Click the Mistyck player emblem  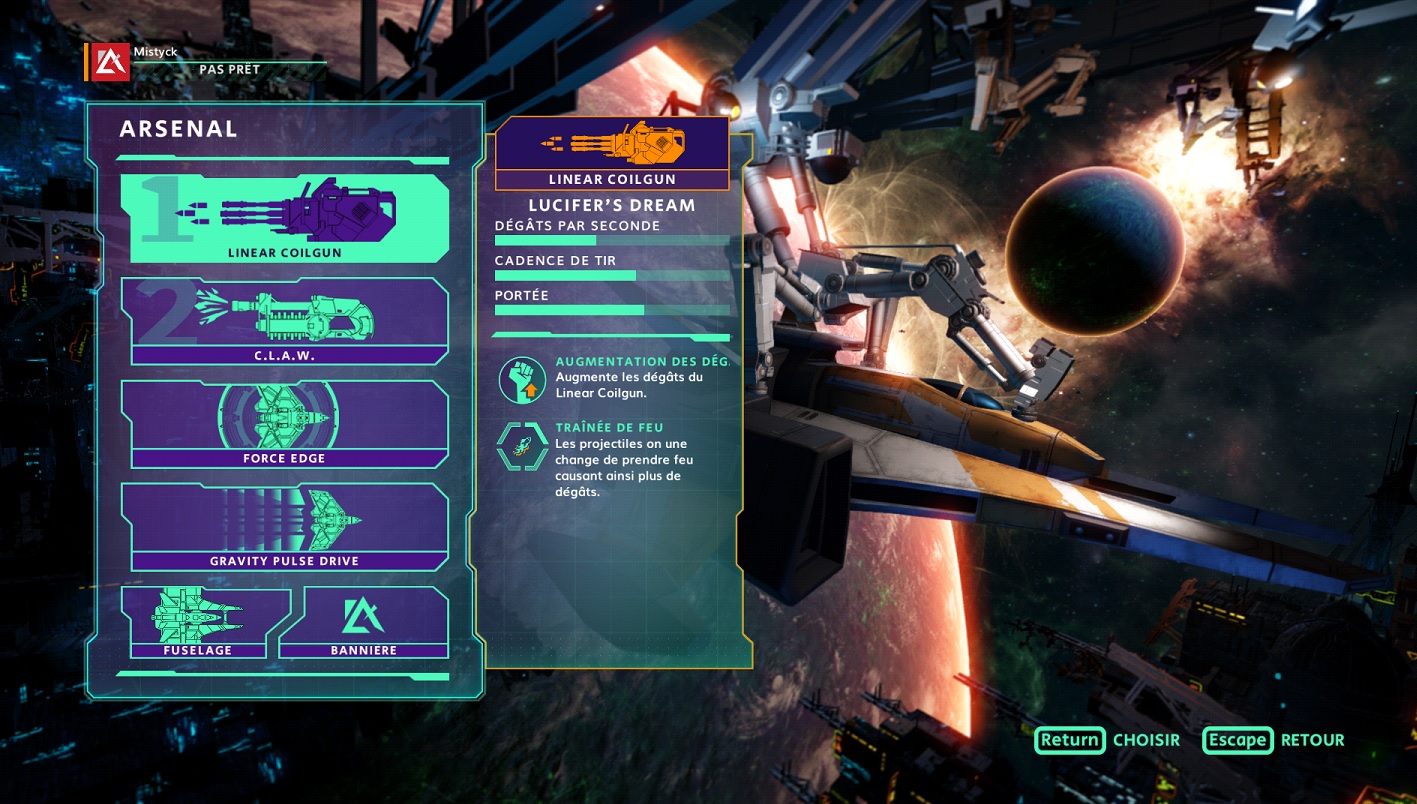coord(110,62)
